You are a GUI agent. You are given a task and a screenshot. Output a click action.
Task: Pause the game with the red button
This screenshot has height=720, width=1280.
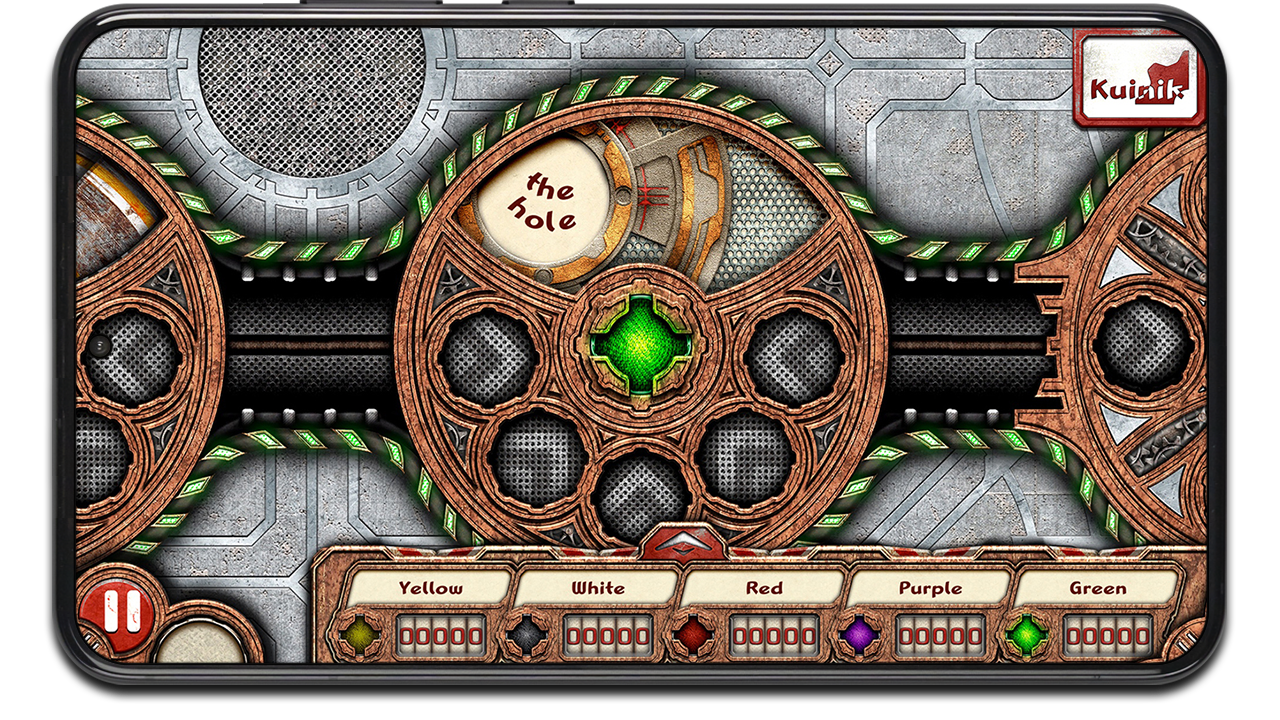116,612
